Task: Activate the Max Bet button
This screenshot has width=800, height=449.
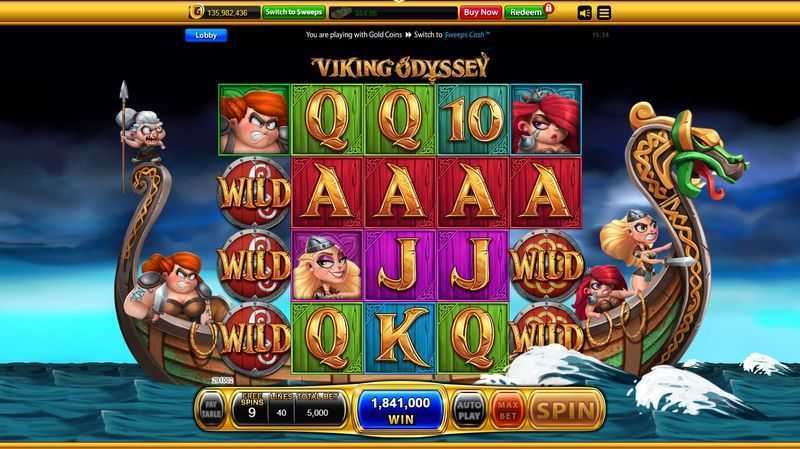Action: [507, 409]
